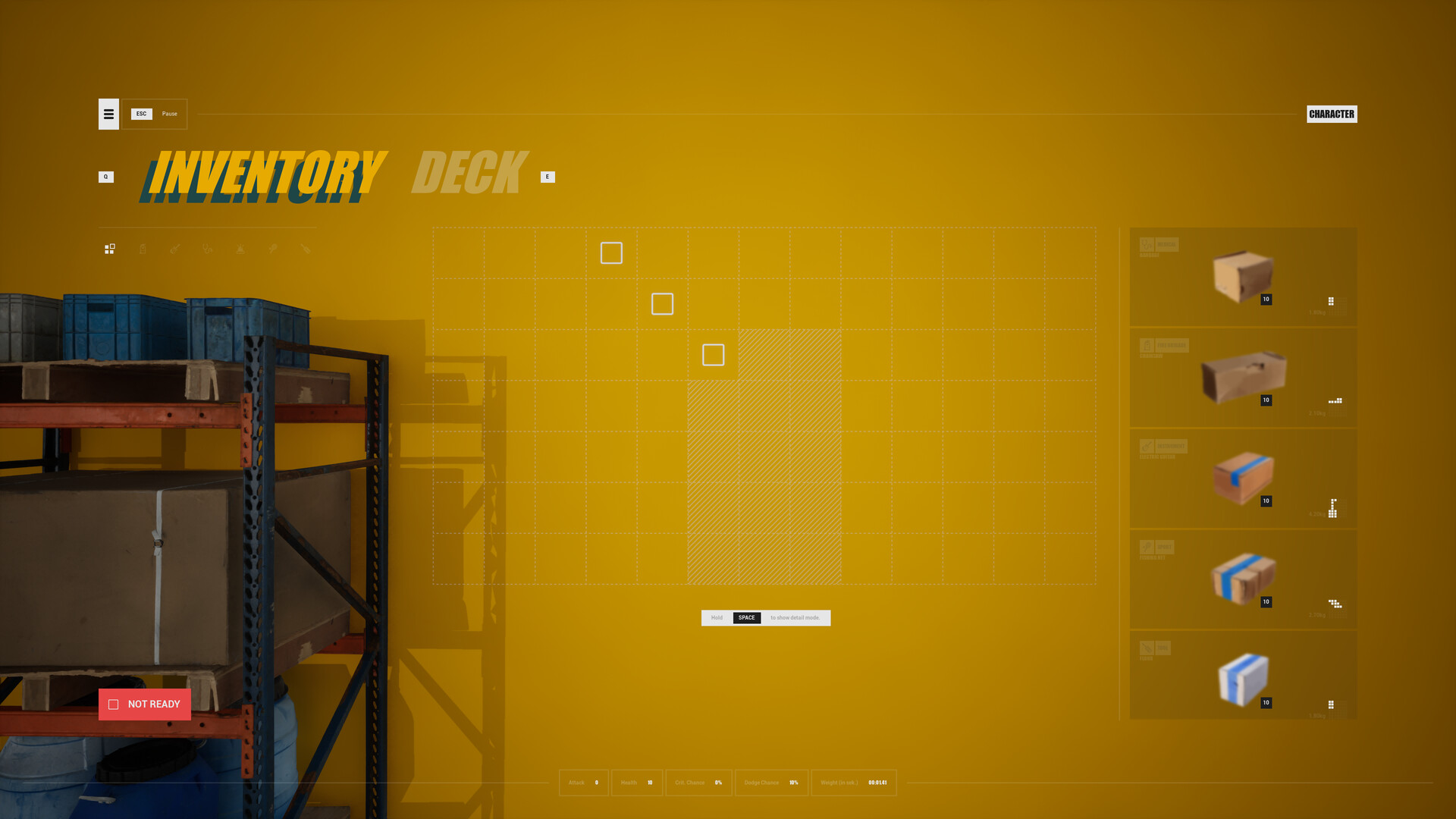Click the Weight stat box at the bottom

tap(854, 783)
